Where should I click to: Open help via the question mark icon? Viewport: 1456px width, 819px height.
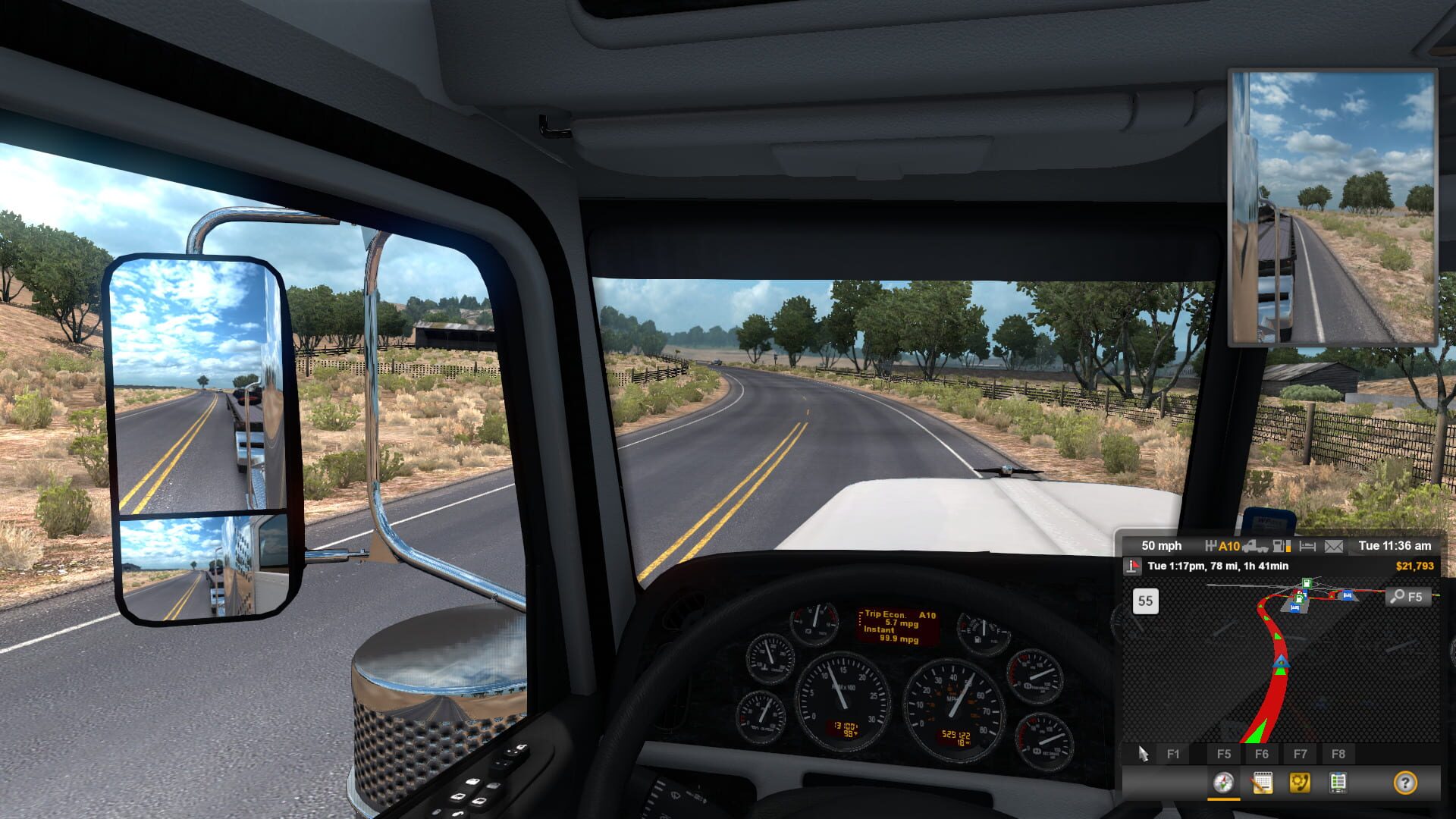click(x=1407, y=783)
